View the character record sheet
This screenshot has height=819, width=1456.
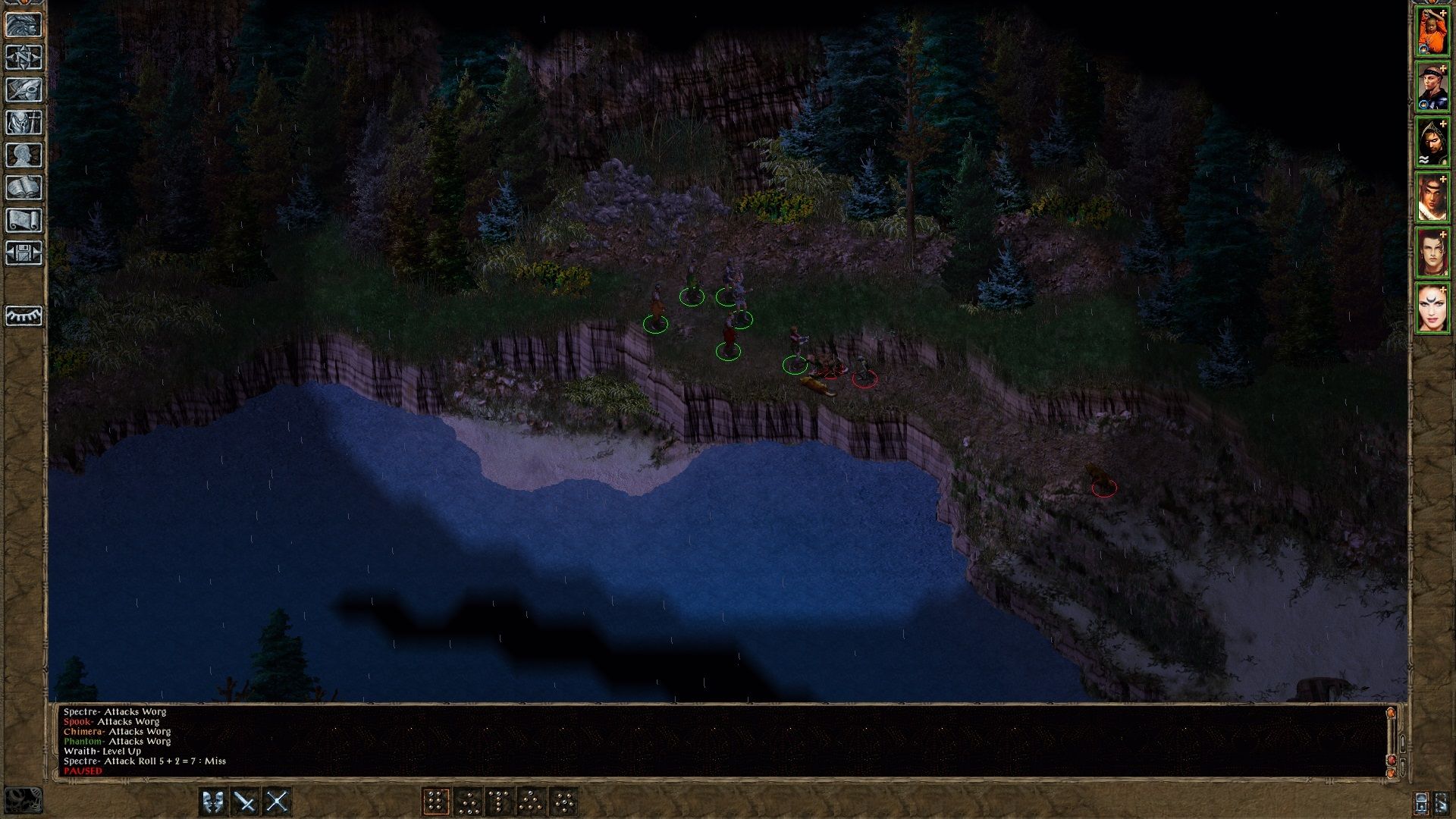click(25, 153)
